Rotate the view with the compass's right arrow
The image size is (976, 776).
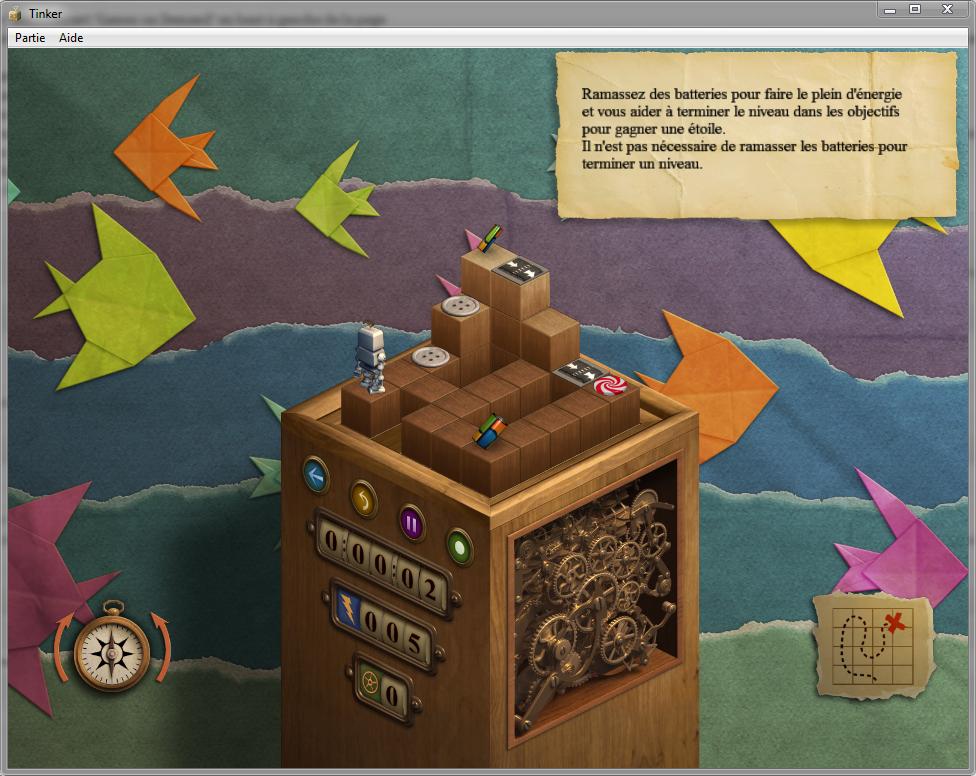pos(161,645)
